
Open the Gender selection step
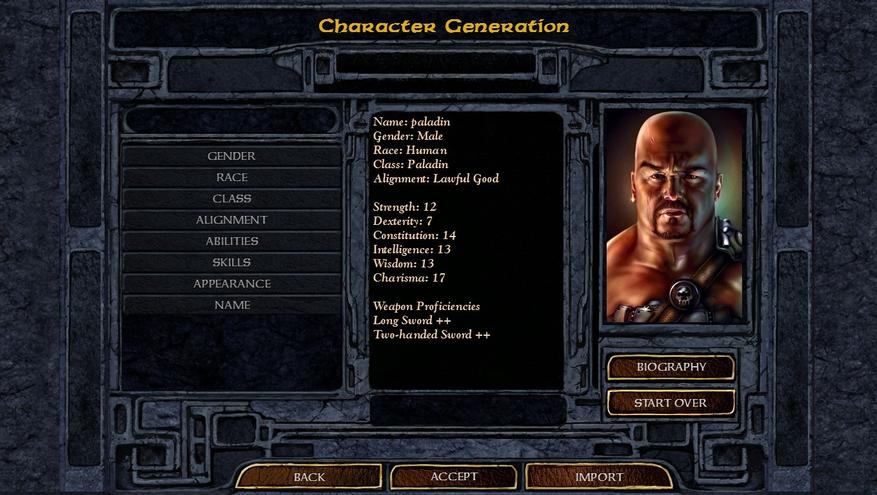click(x=231, y=156)
